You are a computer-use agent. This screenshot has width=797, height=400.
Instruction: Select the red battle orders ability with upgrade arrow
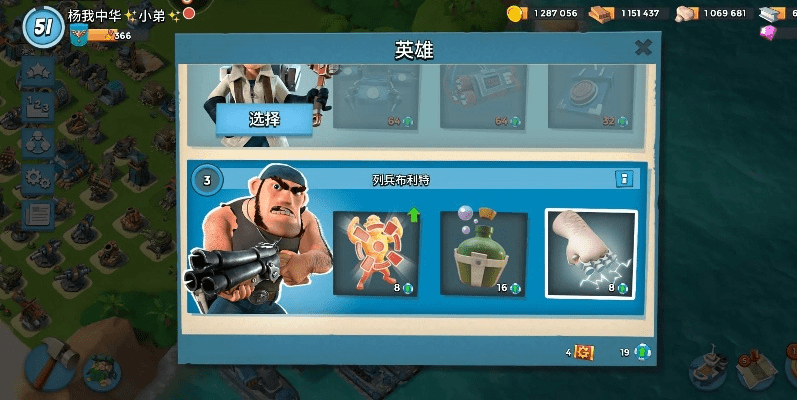[376, 254]
